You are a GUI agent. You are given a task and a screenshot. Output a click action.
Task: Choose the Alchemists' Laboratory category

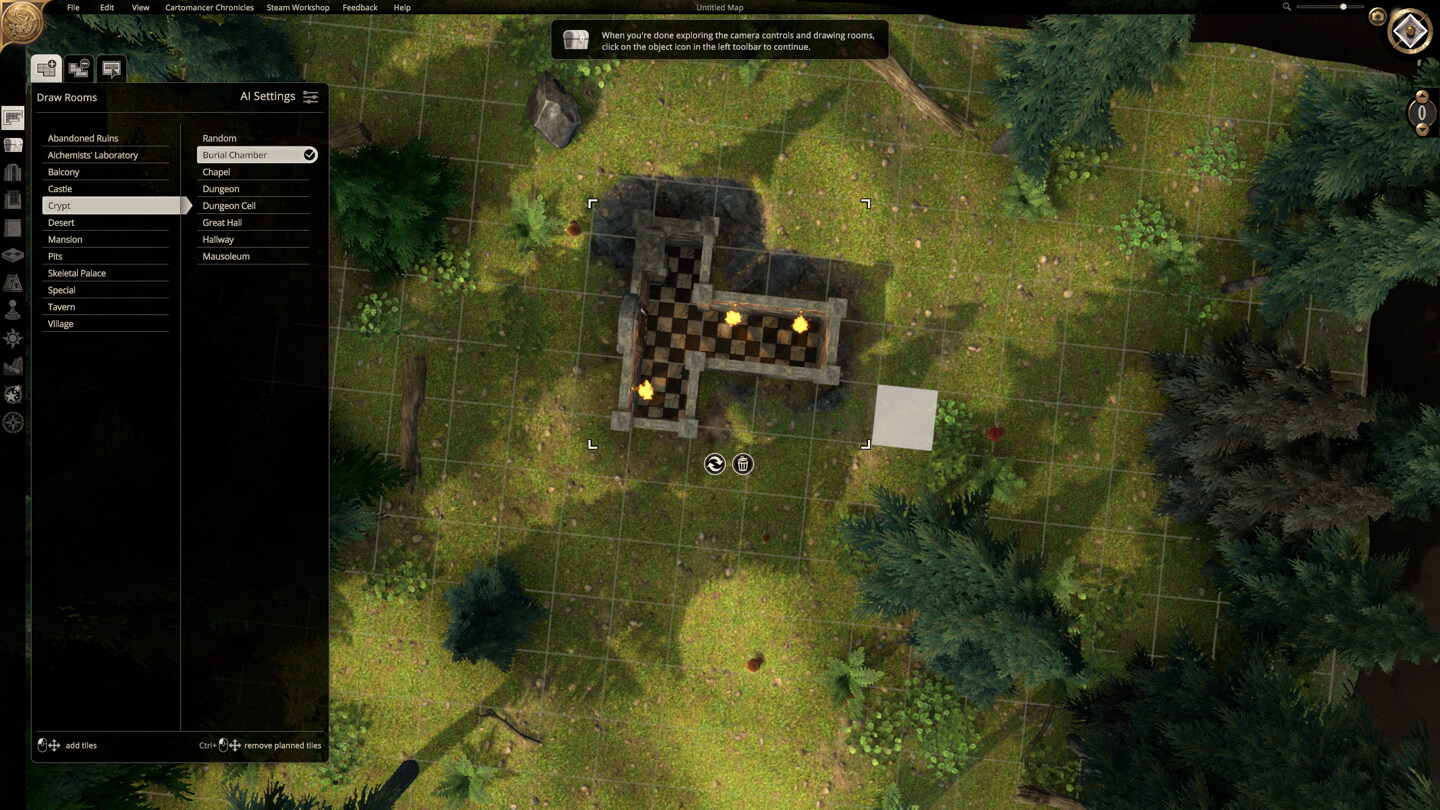tap(93, 155)
